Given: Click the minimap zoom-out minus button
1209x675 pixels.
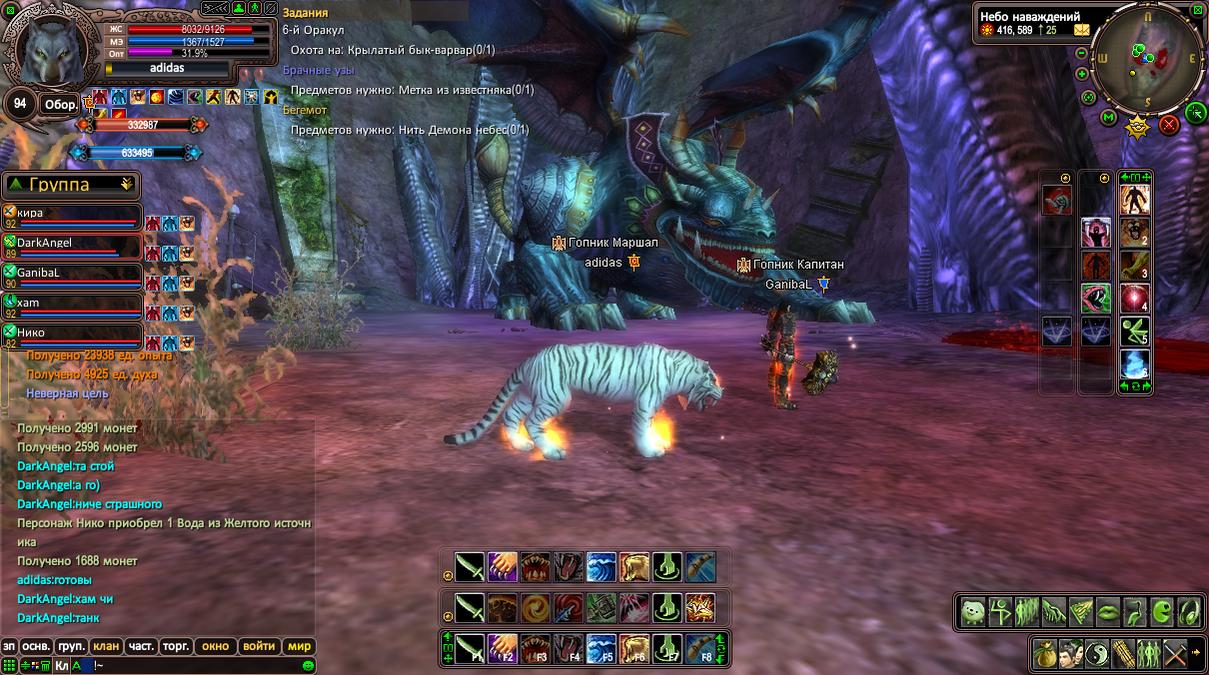Looking at the screenshot, I should (x=1082, y=52).
